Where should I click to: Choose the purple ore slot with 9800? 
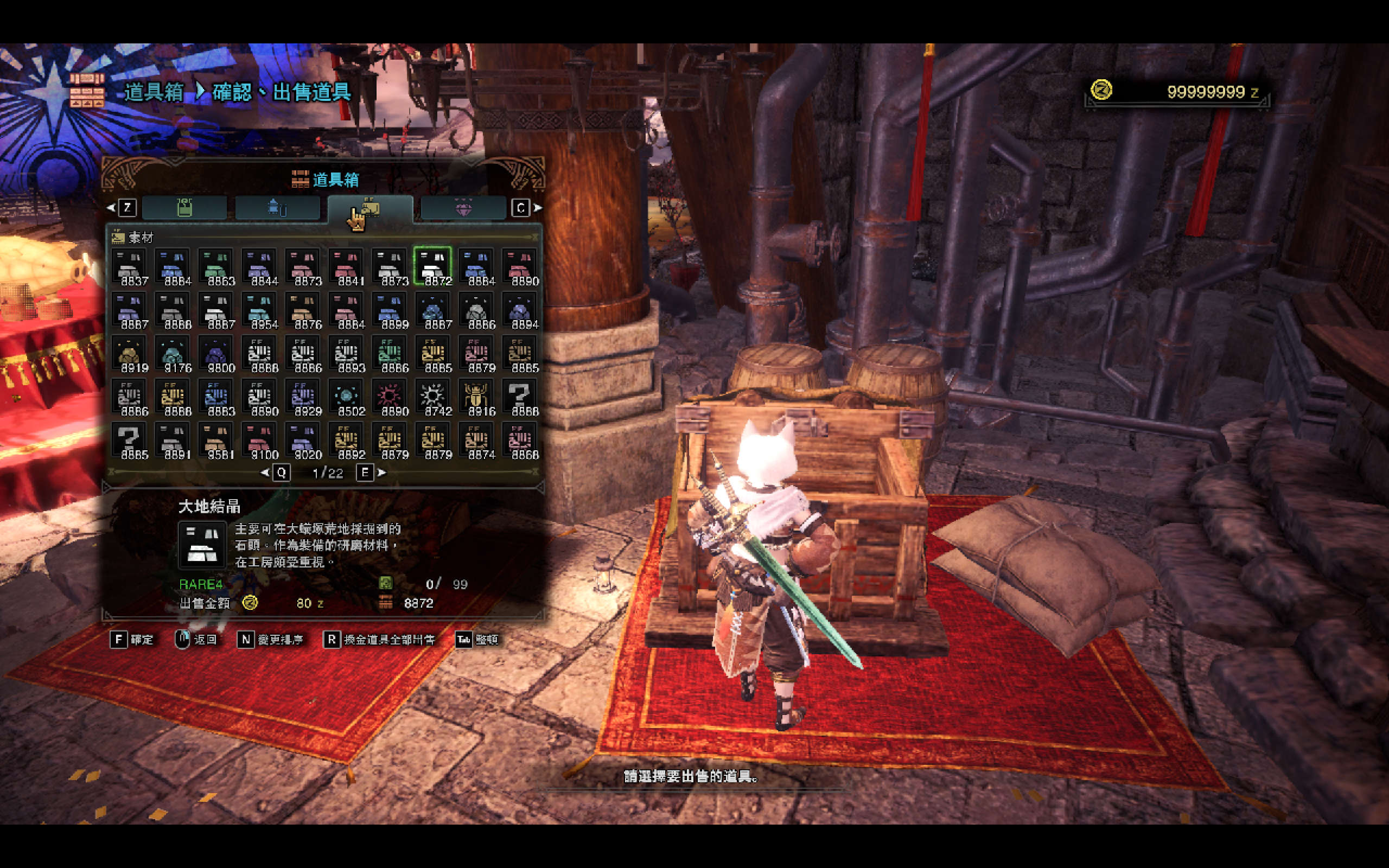tap(216, 354)
